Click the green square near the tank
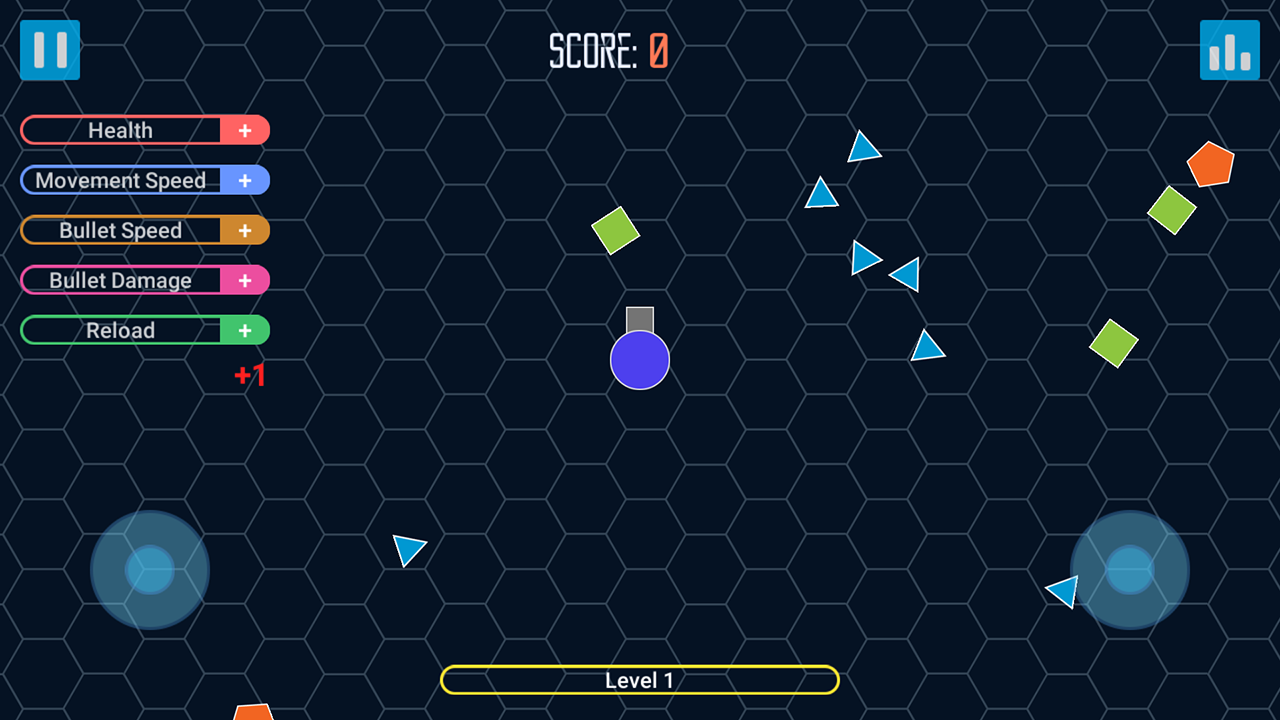Viewport: 1280px width, 720px height. (615, 230)
